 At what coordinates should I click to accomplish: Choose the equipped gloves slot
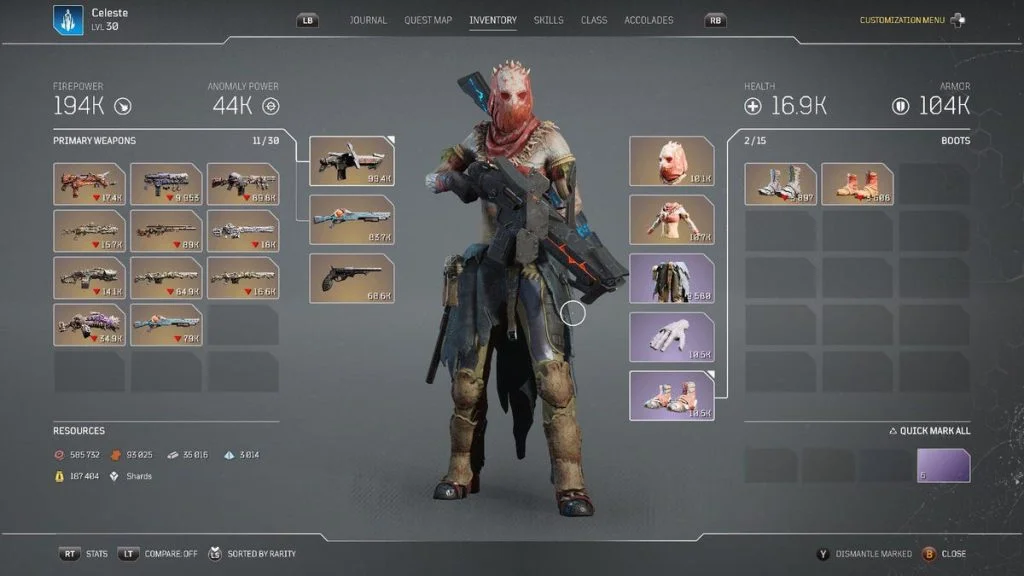(671, 337)
